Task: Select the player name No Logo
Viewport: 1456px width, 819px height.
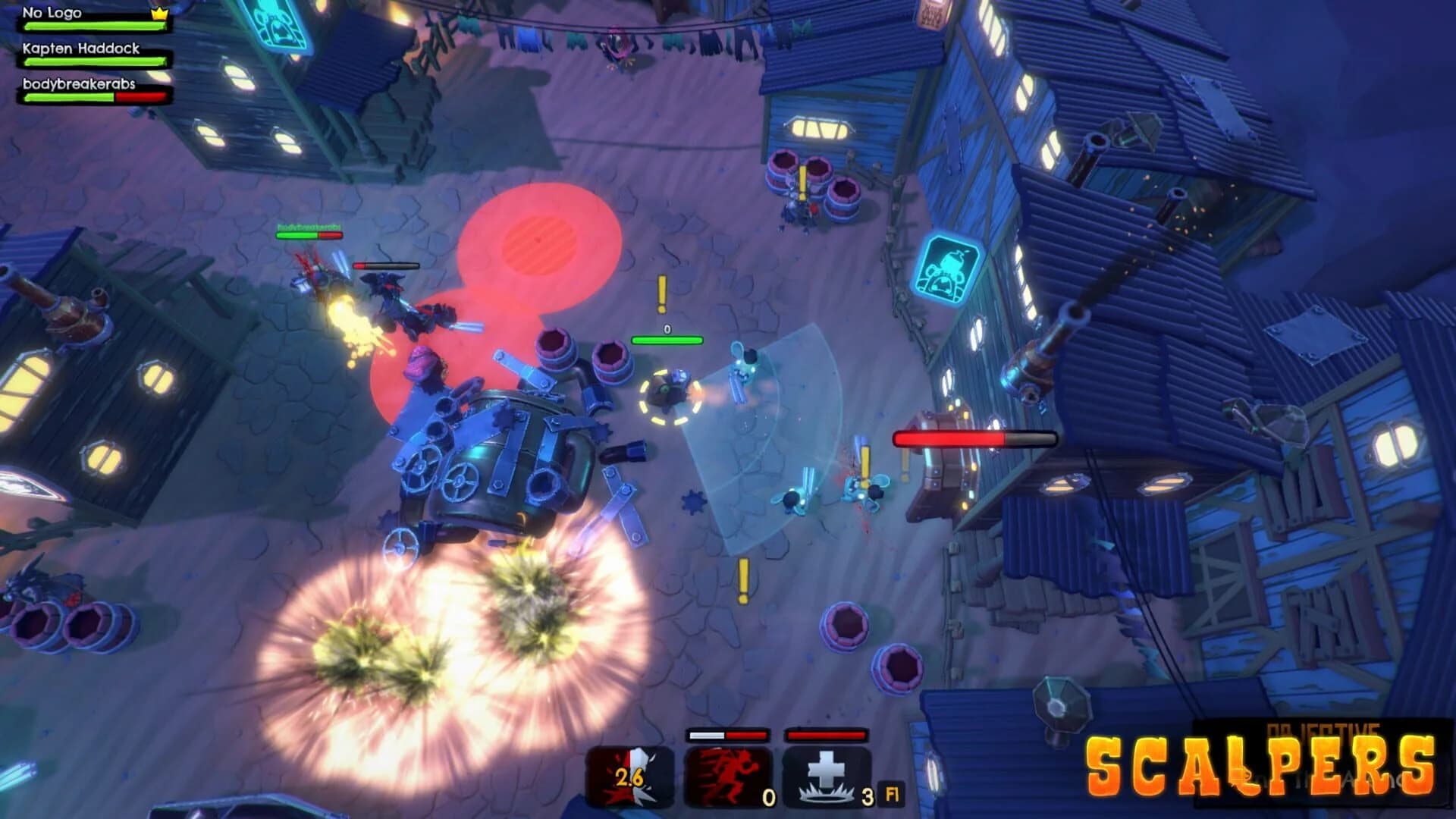Action: coord(52,12)
